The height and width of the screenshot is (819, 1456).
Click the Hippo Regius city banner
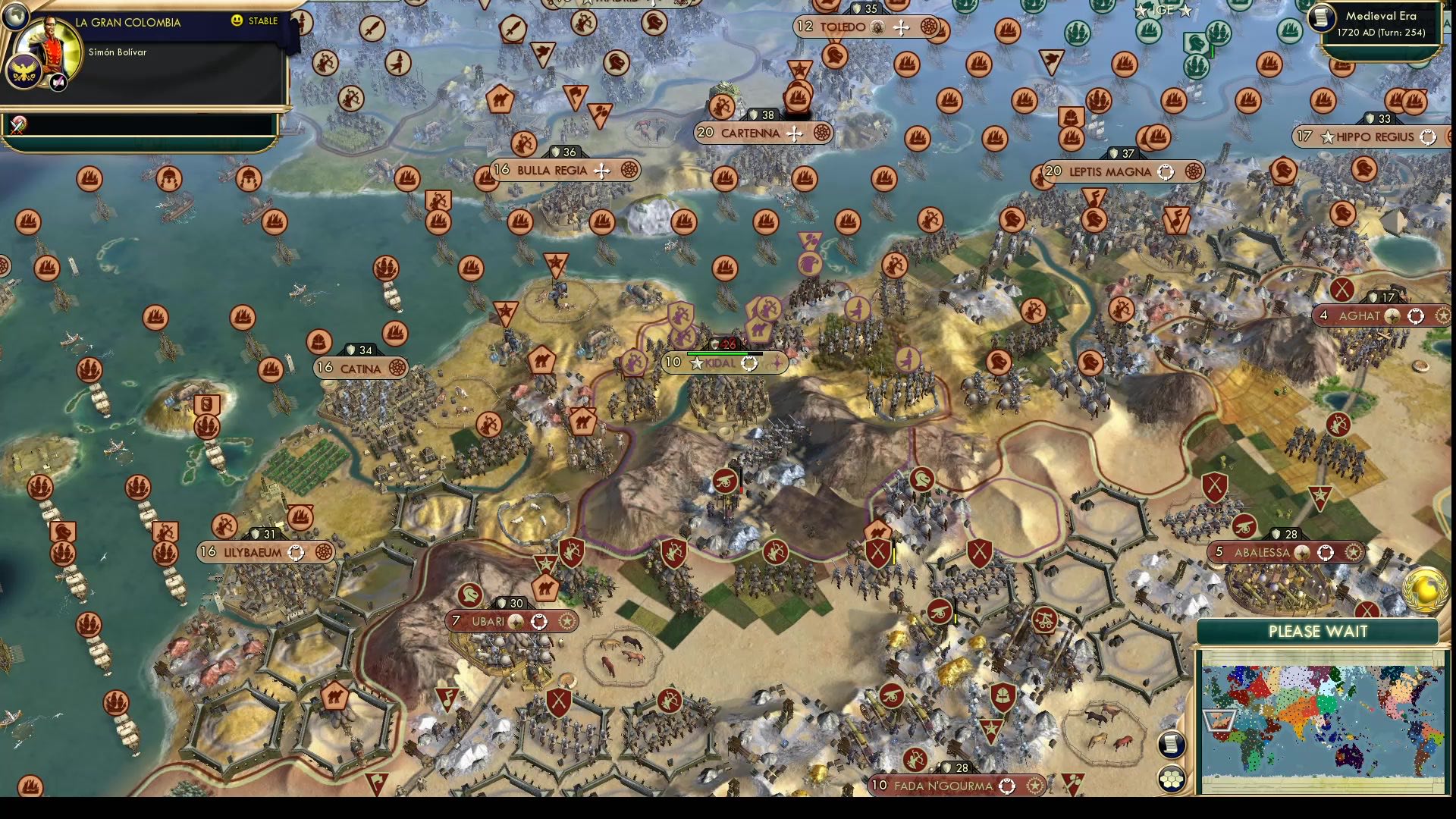tap(1365, 137)
